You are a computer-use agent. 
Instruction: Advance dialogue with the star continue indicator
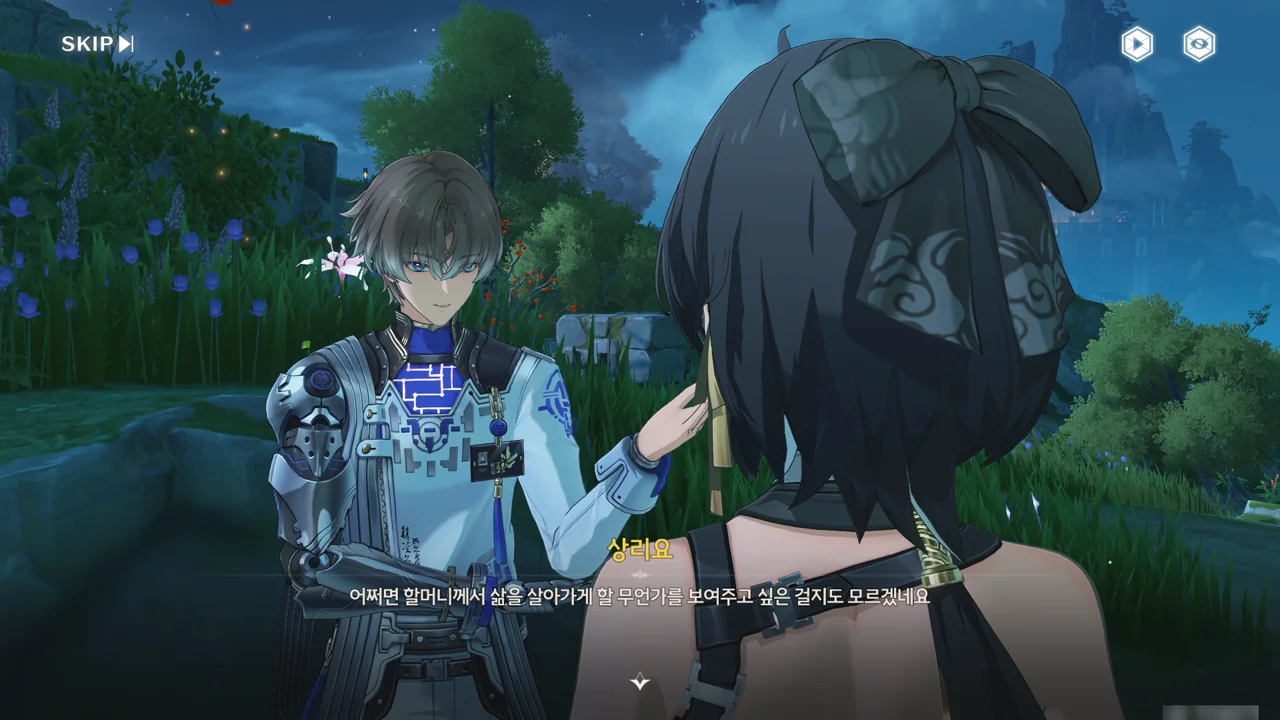coord(640,682)
